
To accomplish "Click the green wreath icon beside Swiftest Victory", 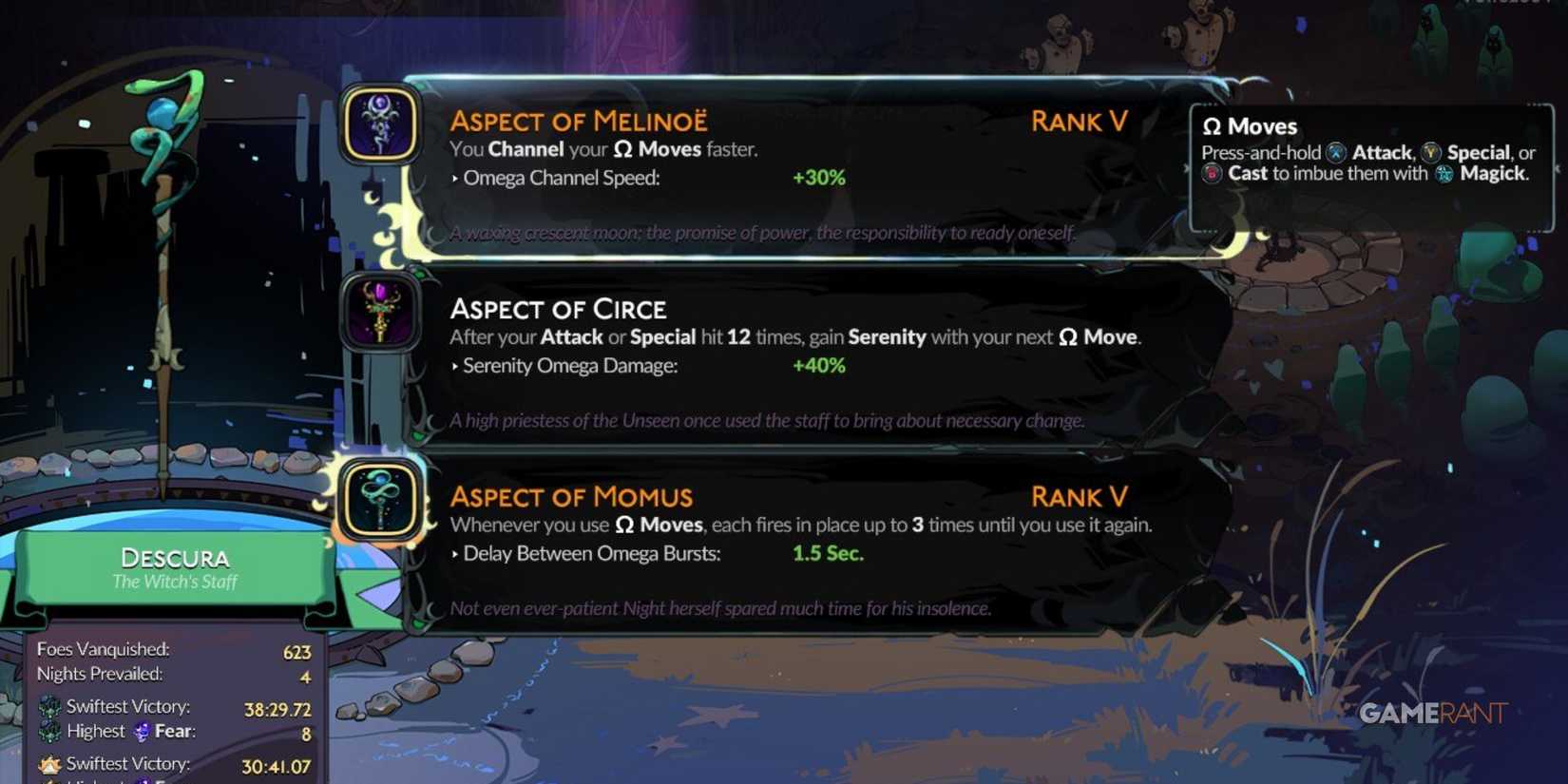I will (49, 706).
